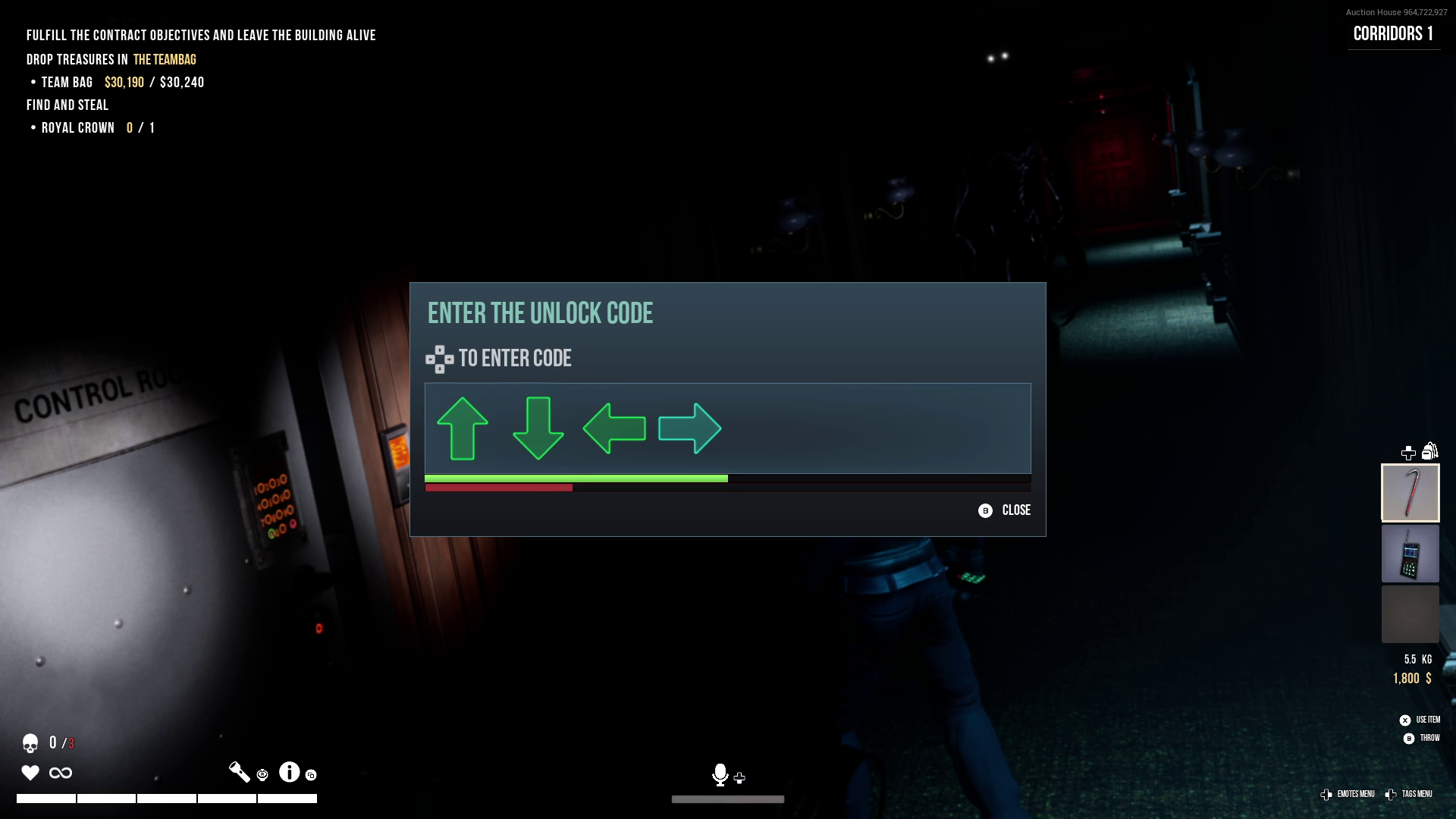Toggle the backpack icon above the inventory
This screenshot has width=1456, height=819.
pyautogui.click(x=1430, y=452)
